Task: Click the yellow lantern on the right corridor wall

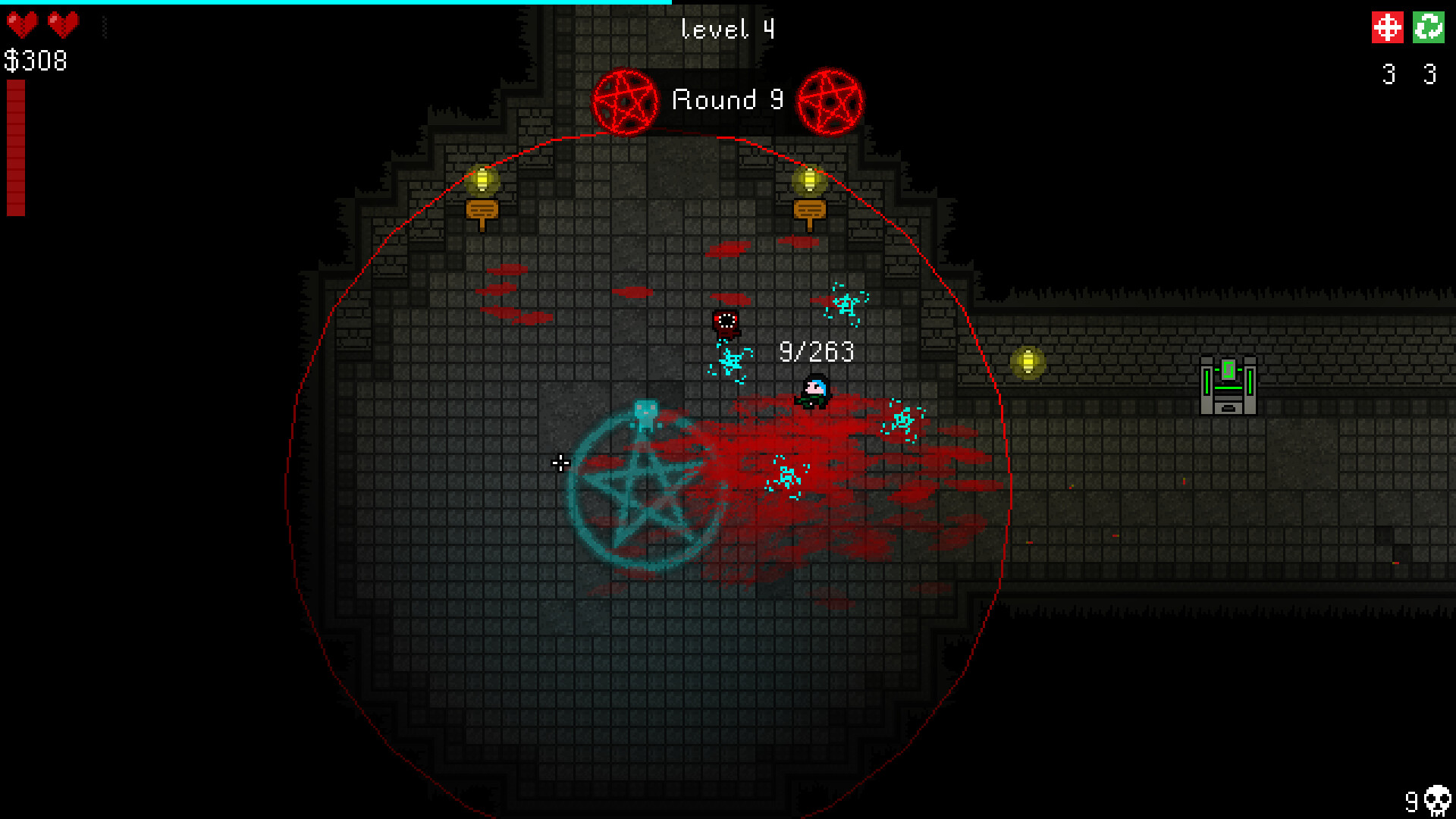Action: pyautogui.click(x=1028, y=364)
